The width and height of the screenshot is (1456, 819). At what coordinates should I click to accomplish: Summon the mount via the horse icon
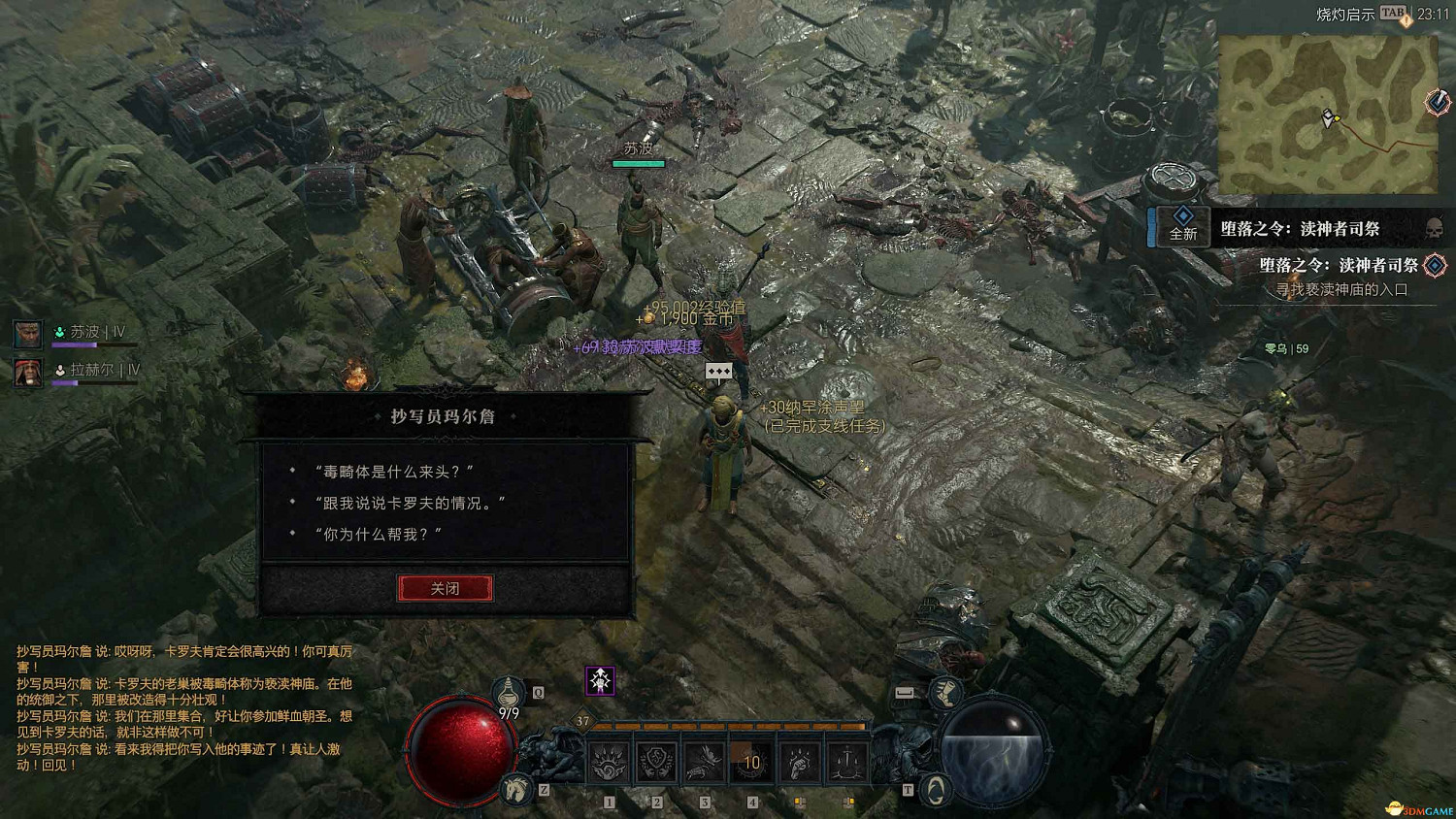[x=514, y=791]
